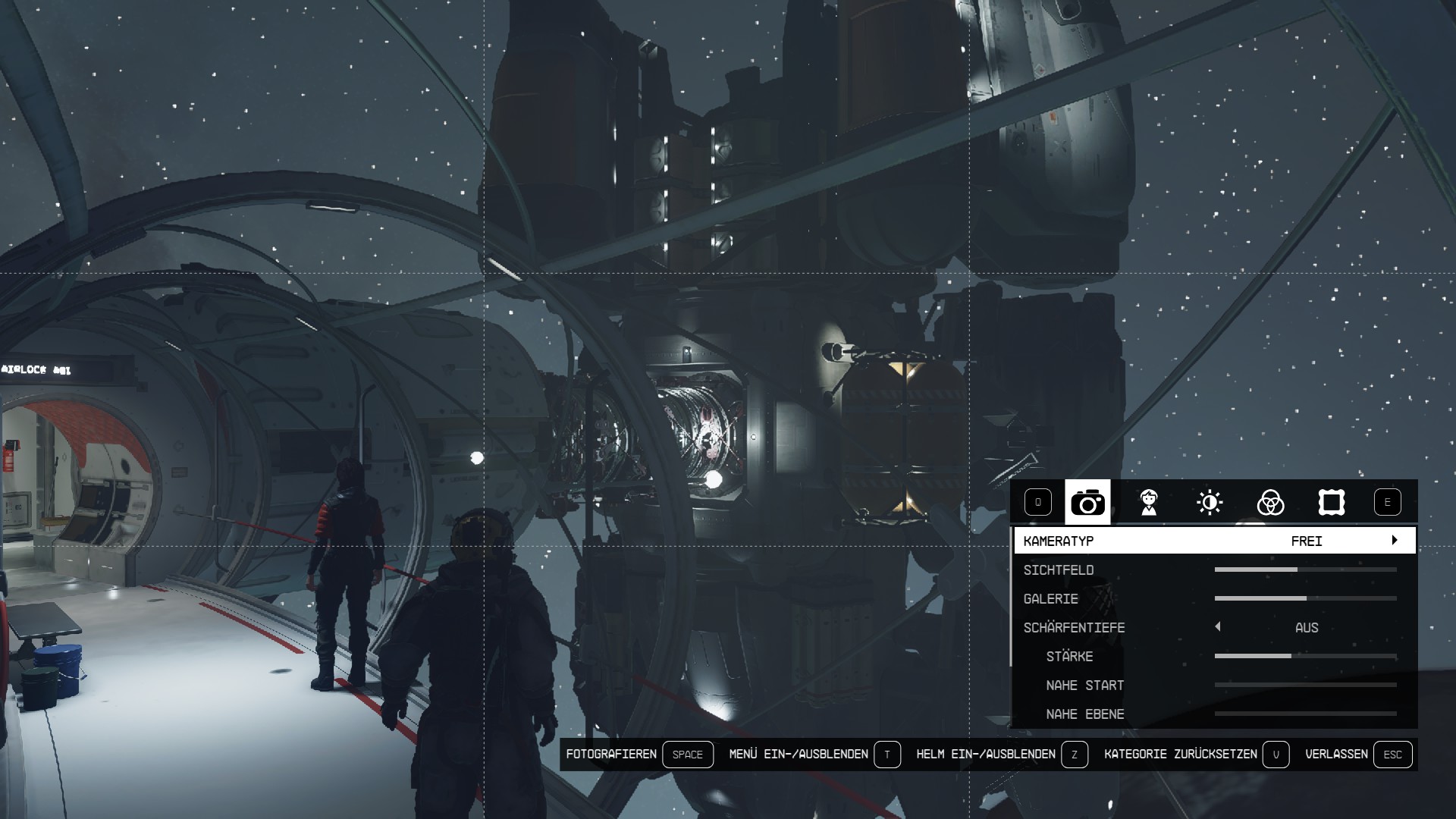Open the character pose tab
1456x819 pixels.
[1149, 502]
